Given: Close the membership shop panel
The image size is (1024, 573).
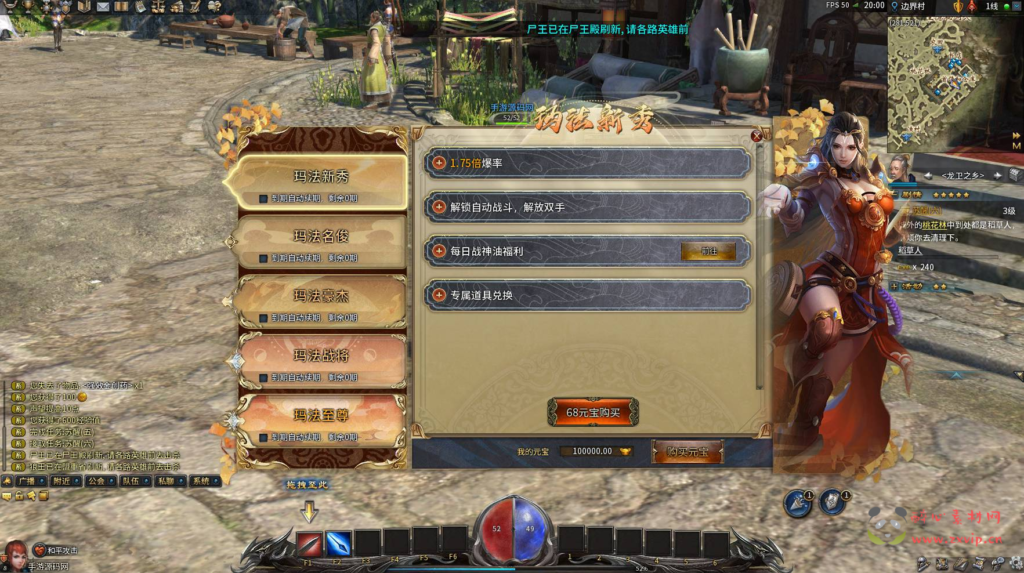Looking at the screenshot, I should [x=756, y=136].
